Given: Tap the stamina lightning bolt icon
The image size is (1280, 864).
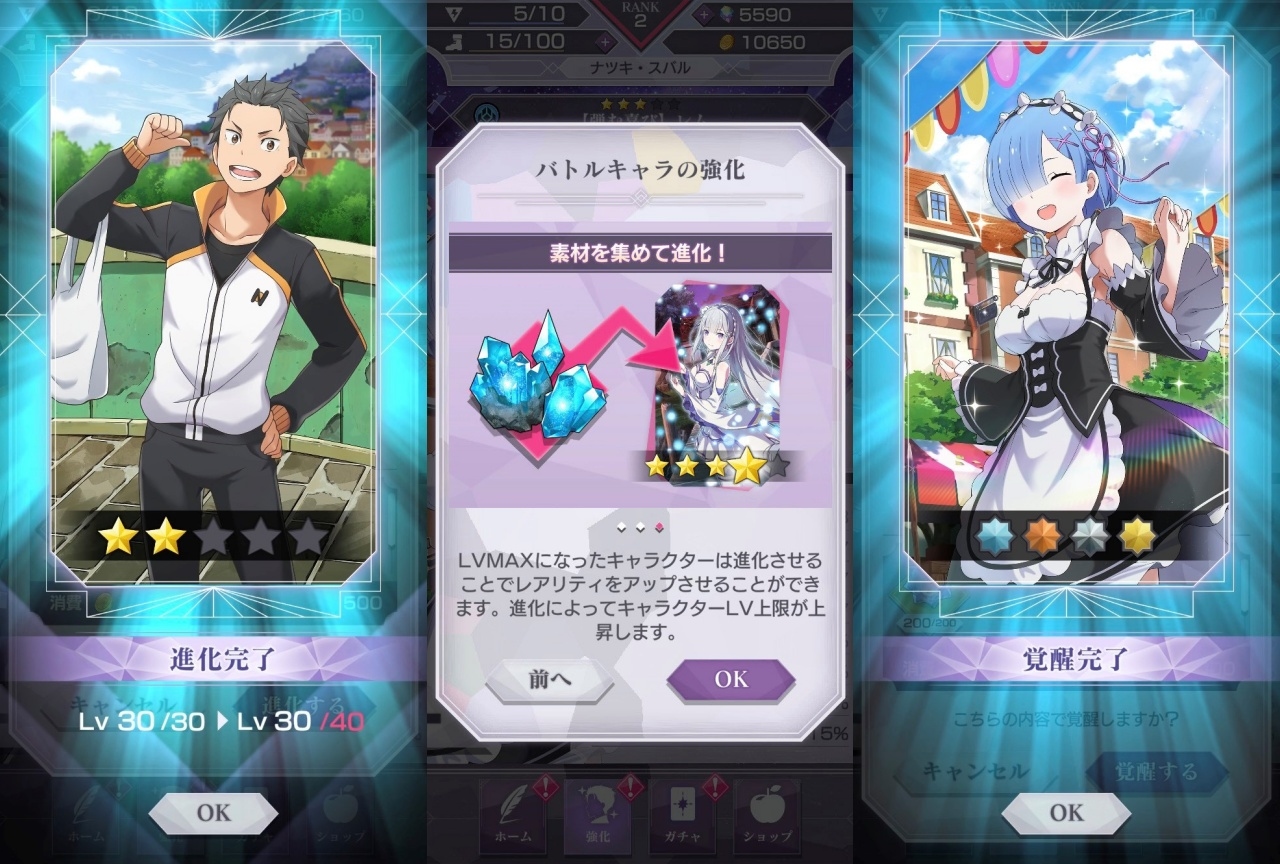Looking at the screenshot, I should pyautogui.click(x=455, y=13).
